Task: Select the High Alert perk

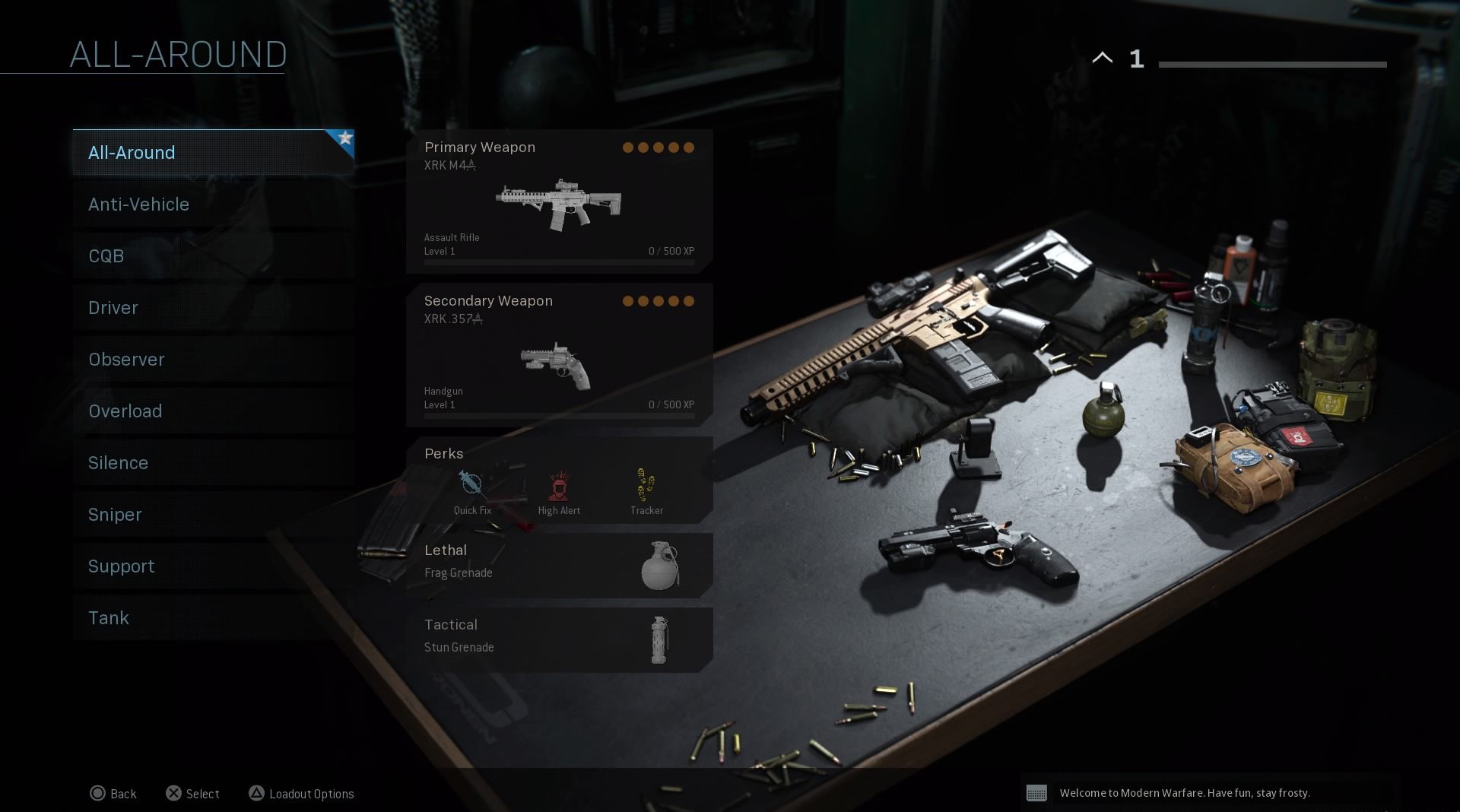Action: (x=559, y=492)
